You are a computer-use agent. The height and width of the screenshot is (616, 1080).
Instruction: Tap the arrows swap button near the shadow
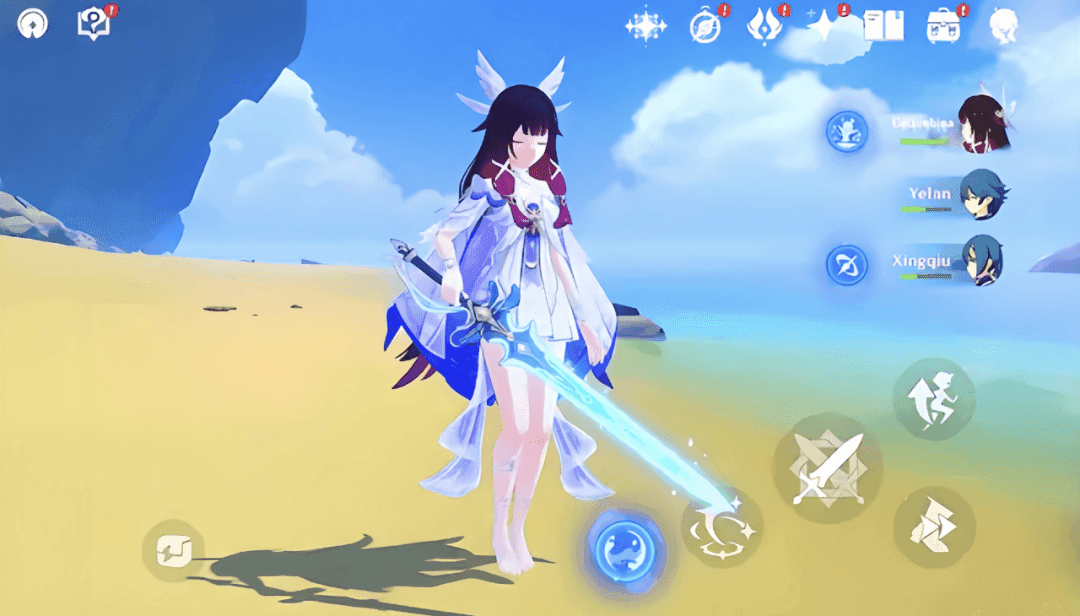(x=173, y=550)
